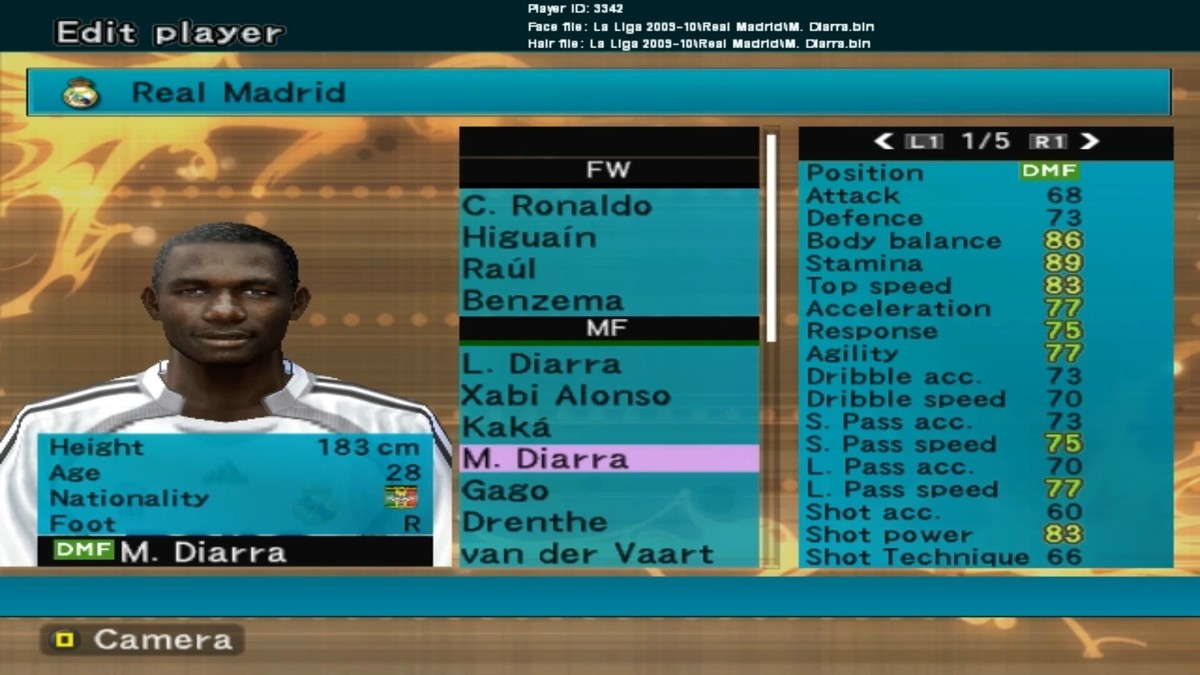
Task: Open the Real Madrid team header bar
Action: pyautogui.click(x=598, y=93)
